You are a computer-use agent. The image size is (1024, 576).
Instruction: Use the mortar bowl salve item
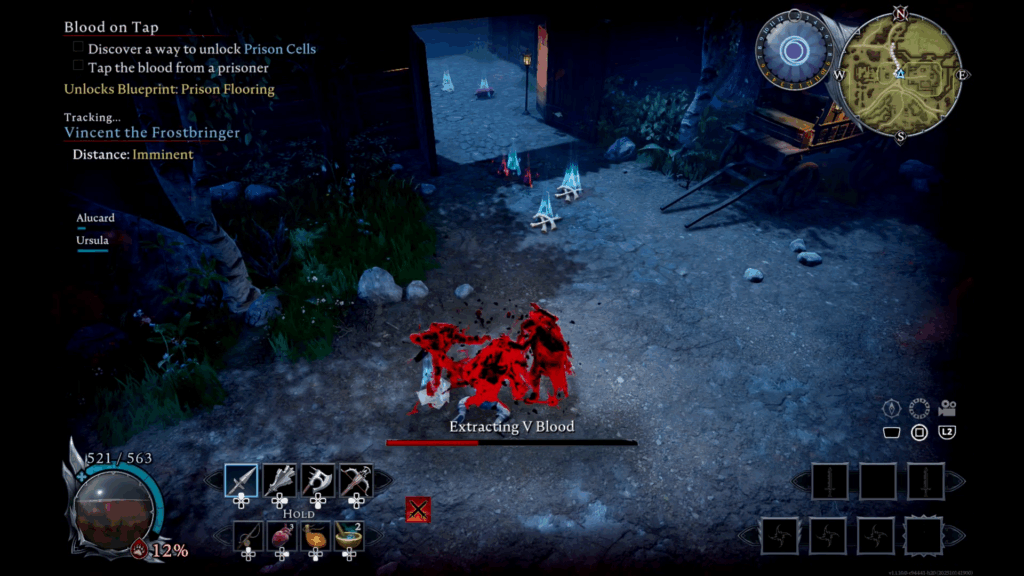click(x=348, y=537)
